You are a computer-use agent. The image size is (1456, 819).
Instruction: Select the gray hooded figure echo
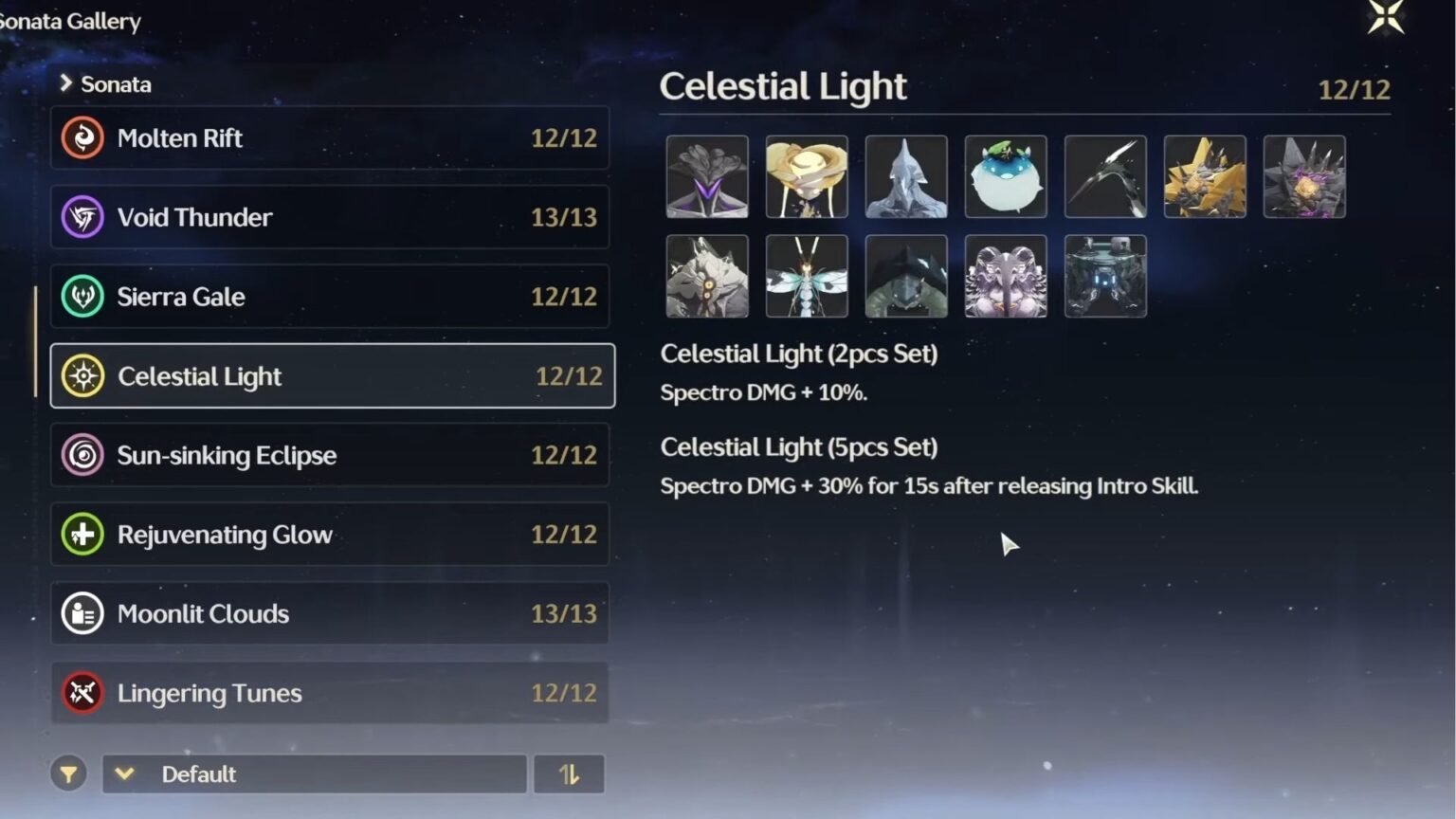(x=906, y=177)
